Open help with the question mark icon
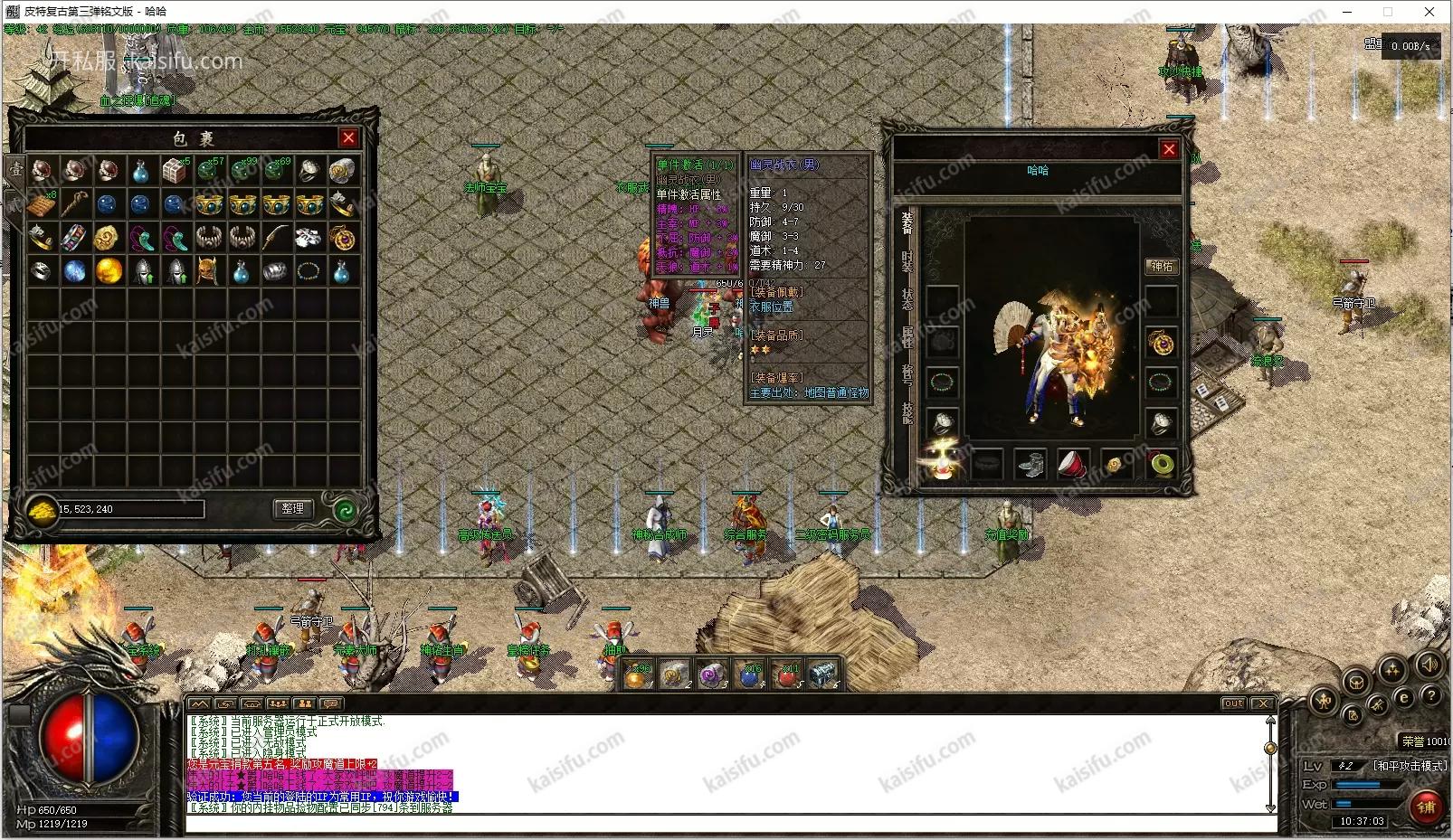 [1430, 696]
